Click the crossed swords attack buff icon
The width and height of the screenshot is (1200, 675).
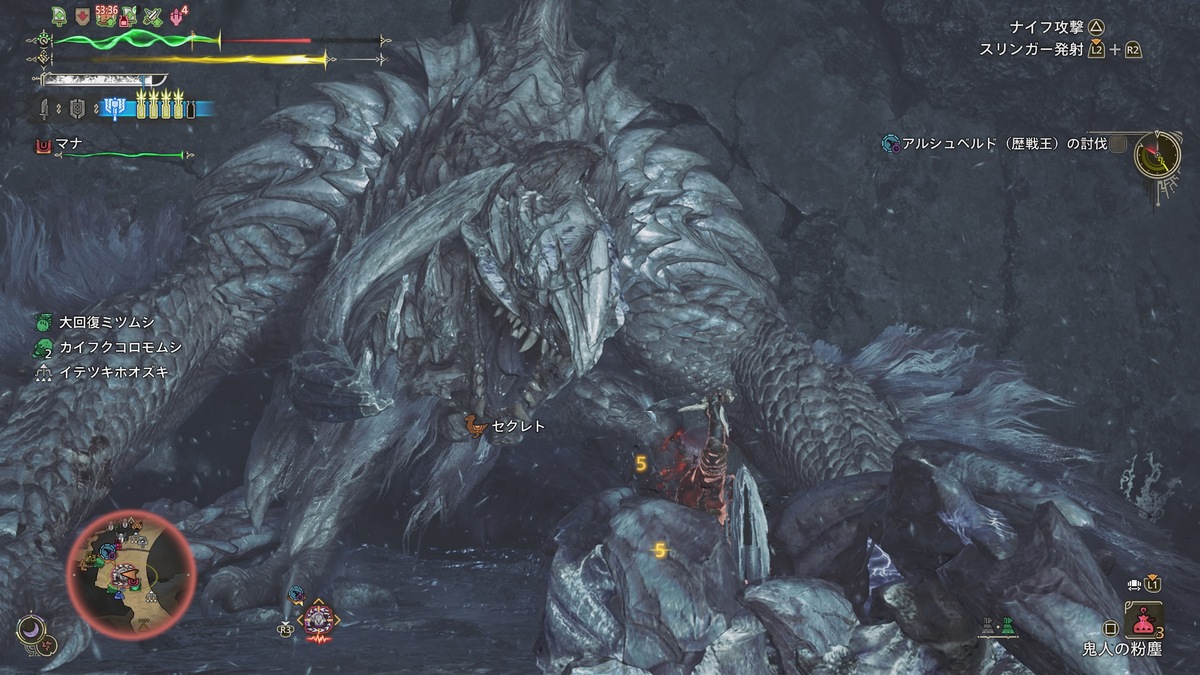[x=153, y=16]
